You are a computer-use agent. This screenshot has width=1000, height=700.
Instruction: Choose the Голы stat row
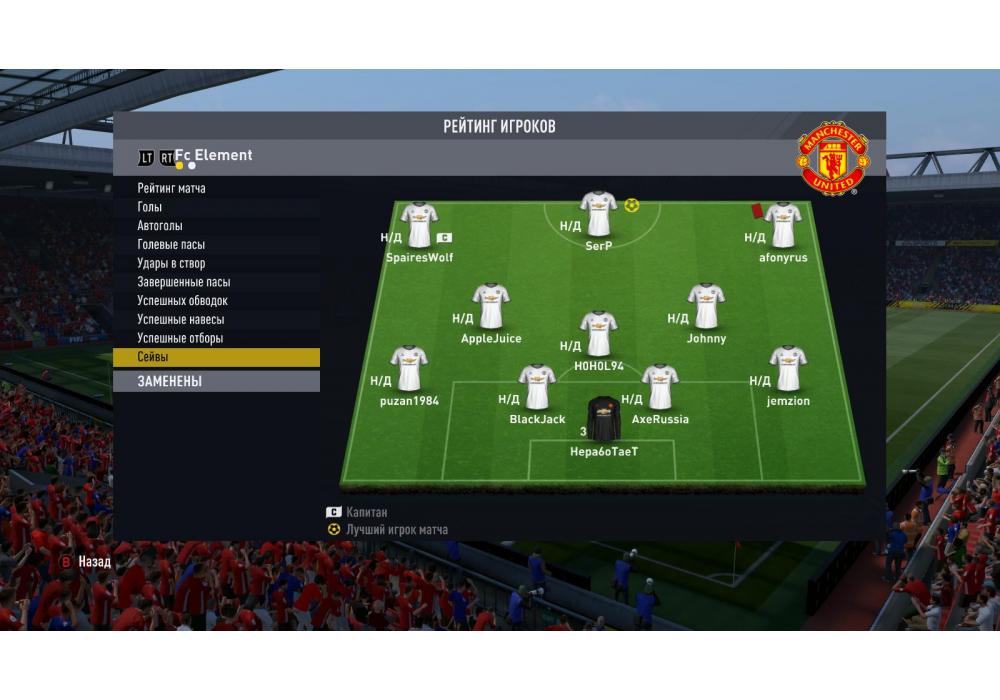coord(150,207)
